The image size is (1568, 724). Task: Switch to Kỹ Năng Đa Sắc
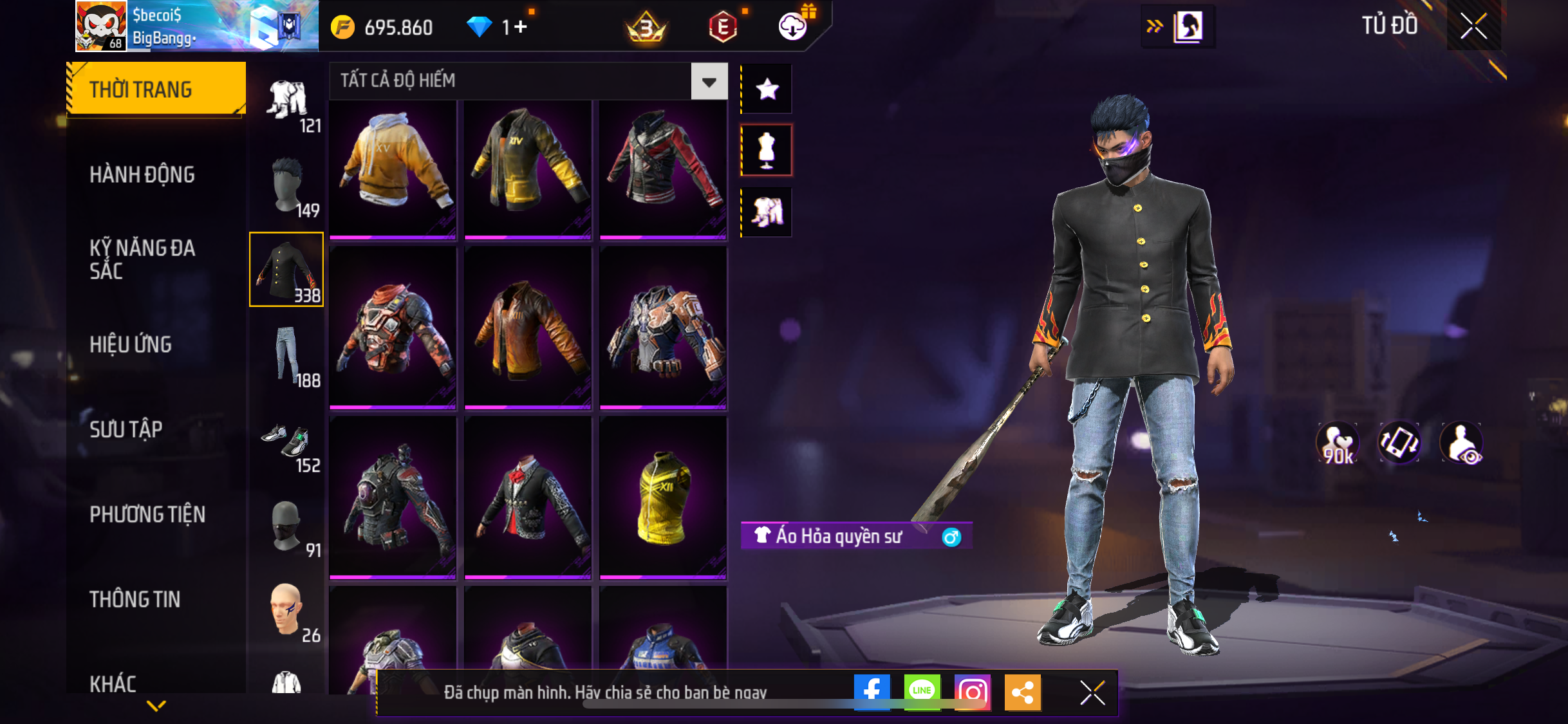coord(142,259)
